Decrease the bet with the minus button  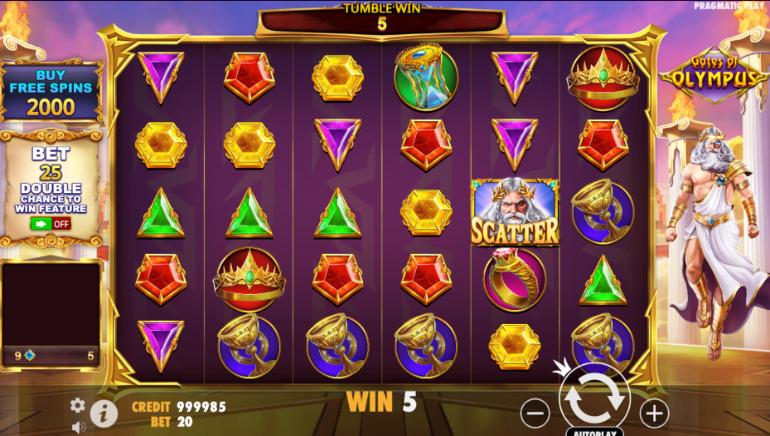pos(537,410)
